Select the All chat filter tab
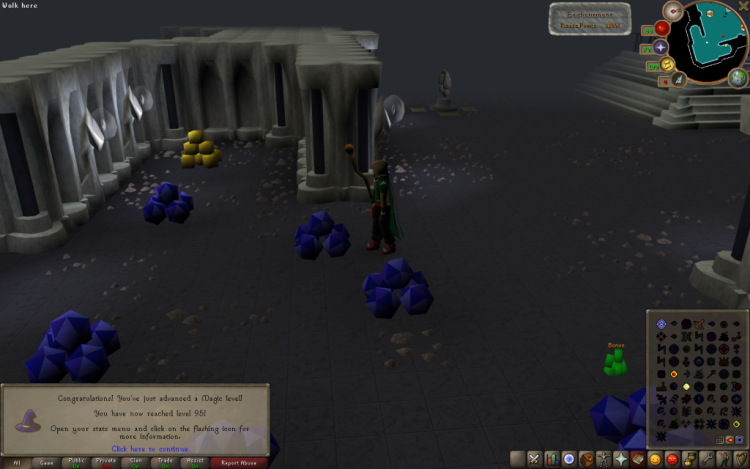 point(16,463)
